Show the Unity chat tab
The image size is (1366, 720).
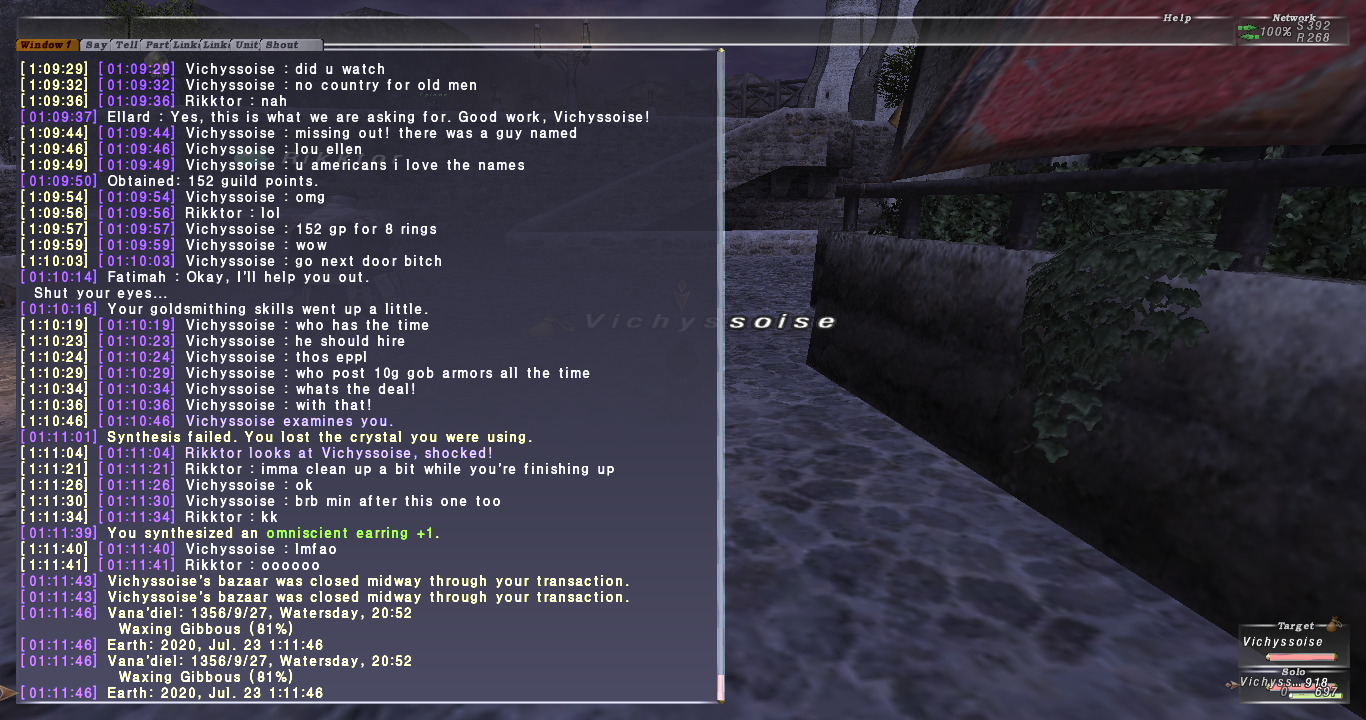point(246,45)
